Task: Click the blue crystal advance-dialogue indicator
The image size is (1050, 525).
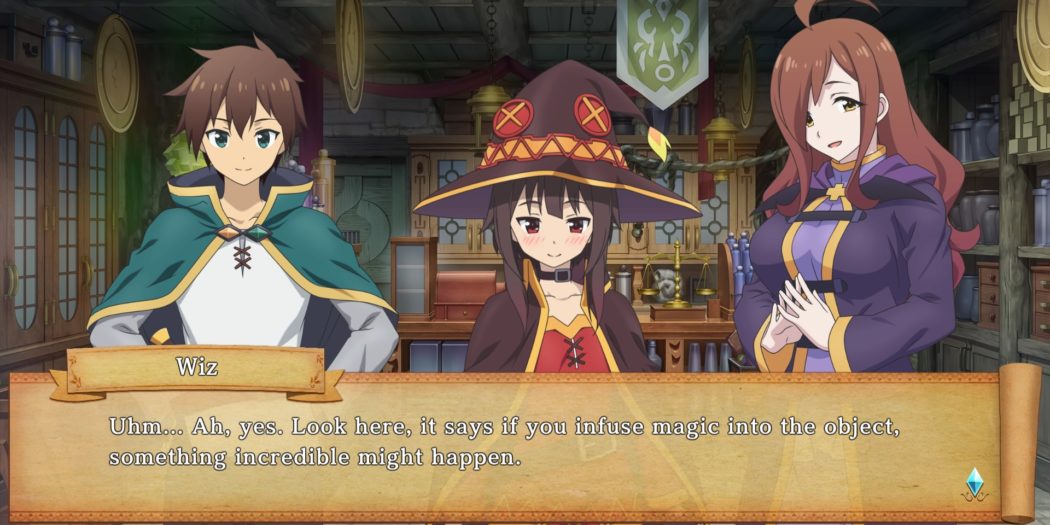Action: pyautogui.click(x=974, y=483)
